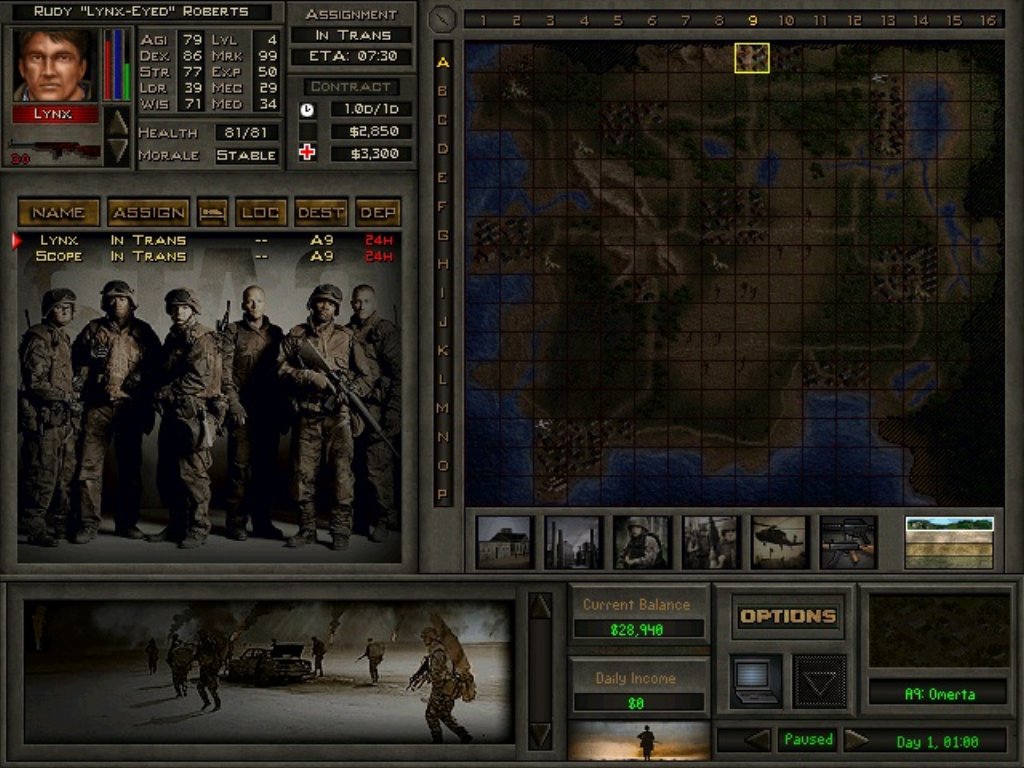The image size is (1024, 768).
Task: Select Lynx in the team roster
Action: click(x=58, y=240)
